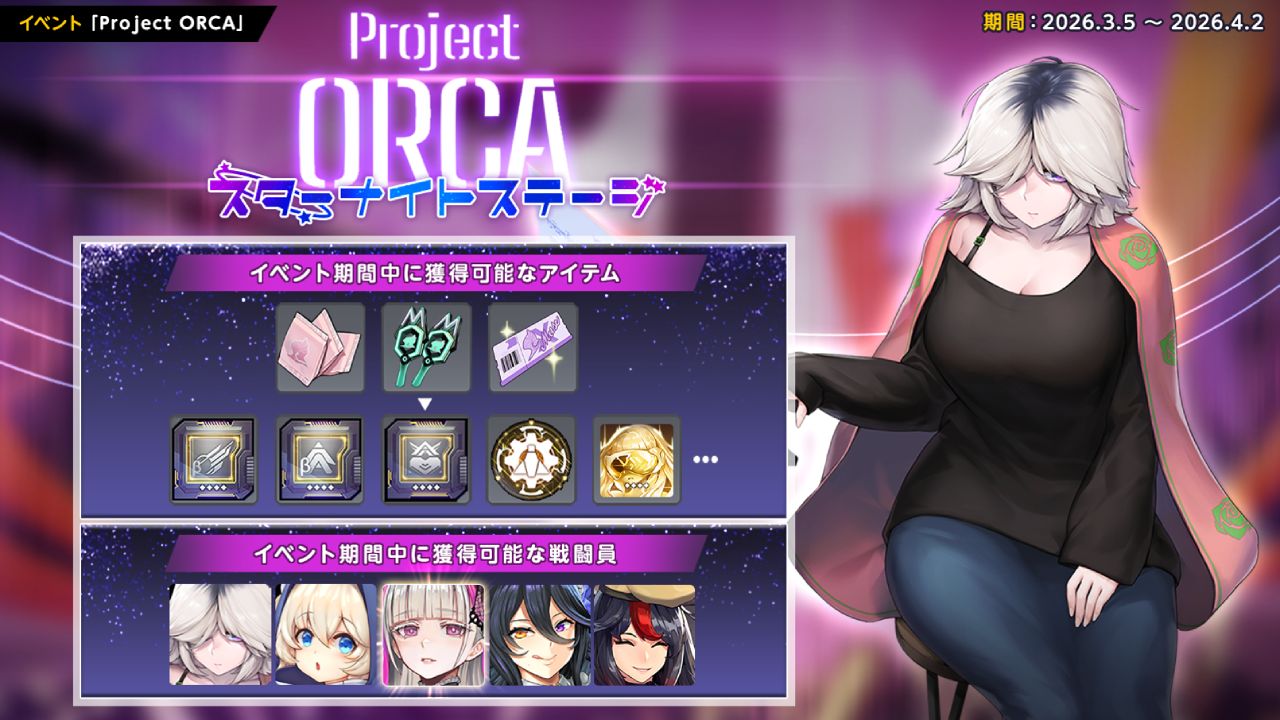Select the chip with claw slash emblem
This screenshot has height=720, width=1280.
pyautogui.click(x=214, y=460)
